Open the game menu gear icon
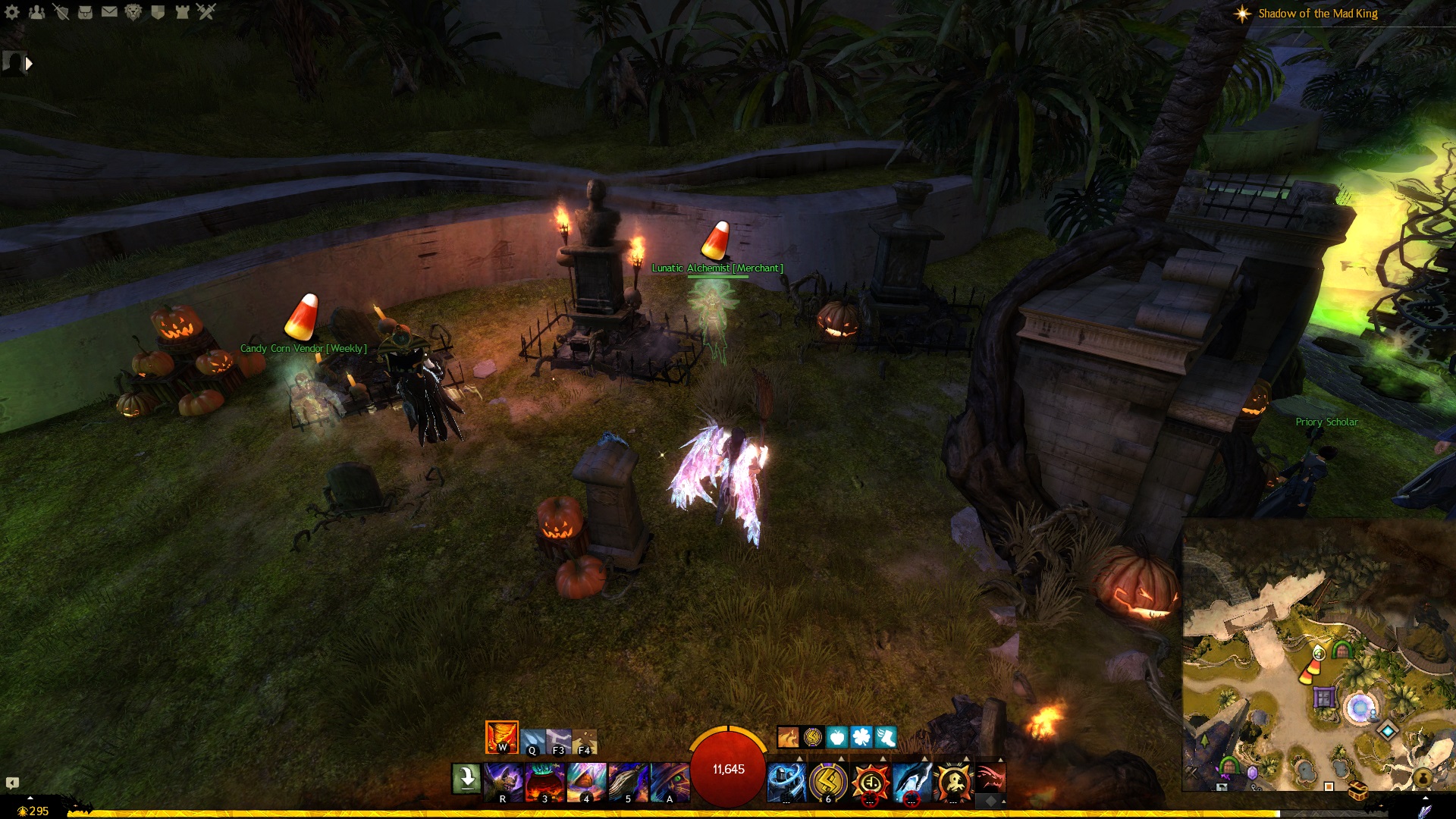 point(12,11)
